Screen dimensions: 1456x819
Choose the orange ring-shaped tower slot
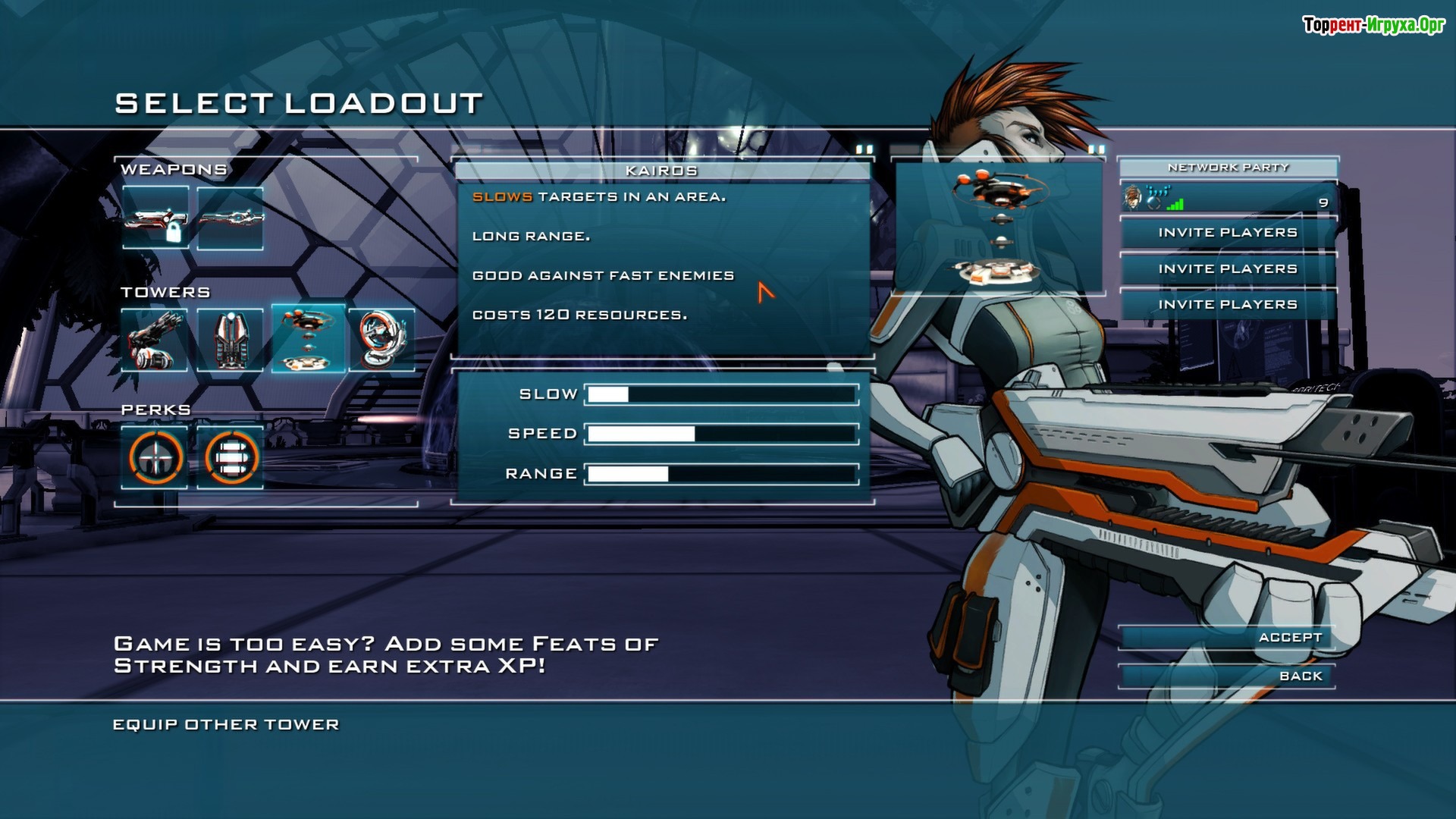point(382,339)
